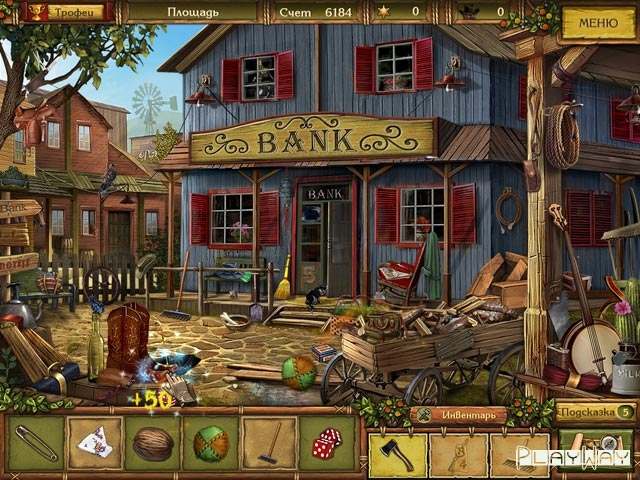Screen dimensions: 640x480
Task: Choose the walnut item slot
Action: tap(153, 443)
